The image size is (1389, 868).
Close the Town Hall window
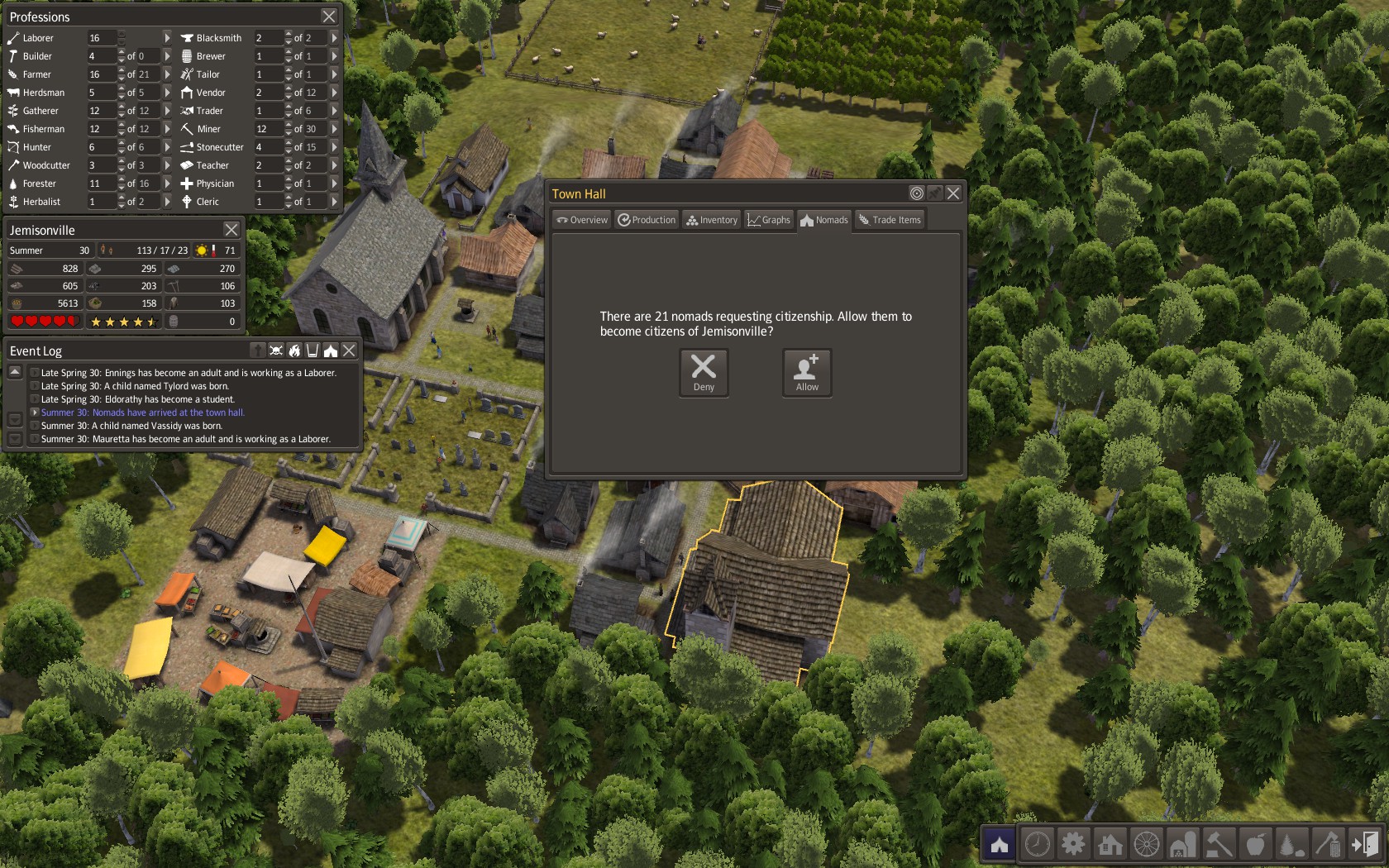pyautogui.click(x=953, y=193)
